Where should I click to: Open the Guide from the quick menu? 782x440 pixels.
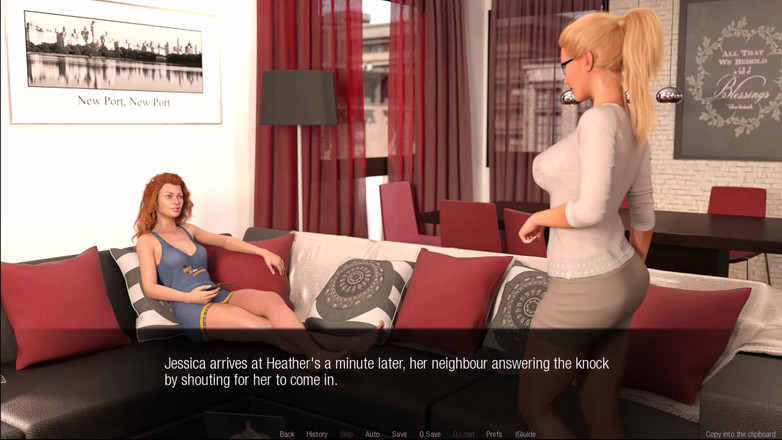click(x=525, y=434)
